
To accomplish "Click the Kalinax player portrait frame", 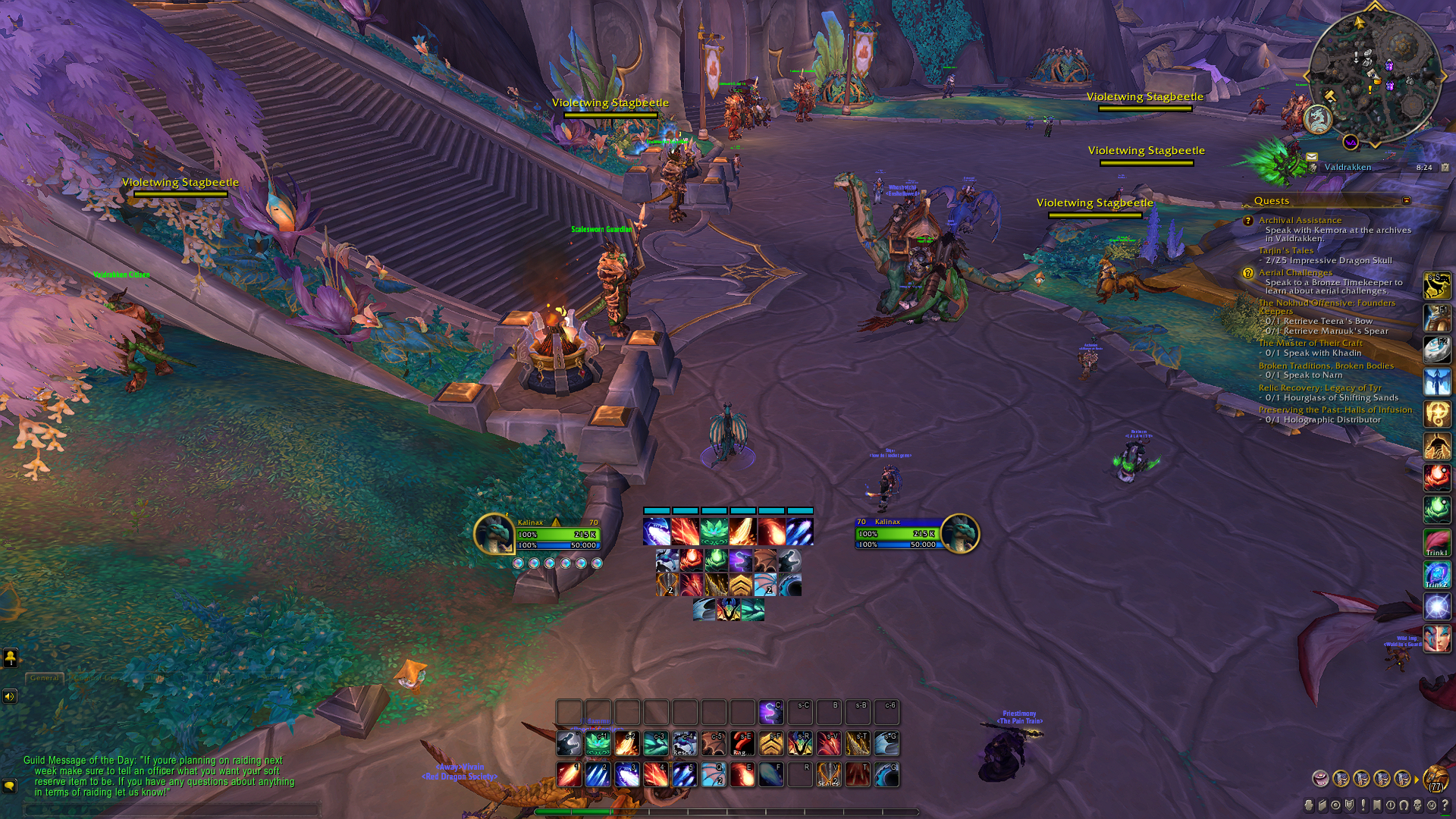I will (x=494, y=534).
